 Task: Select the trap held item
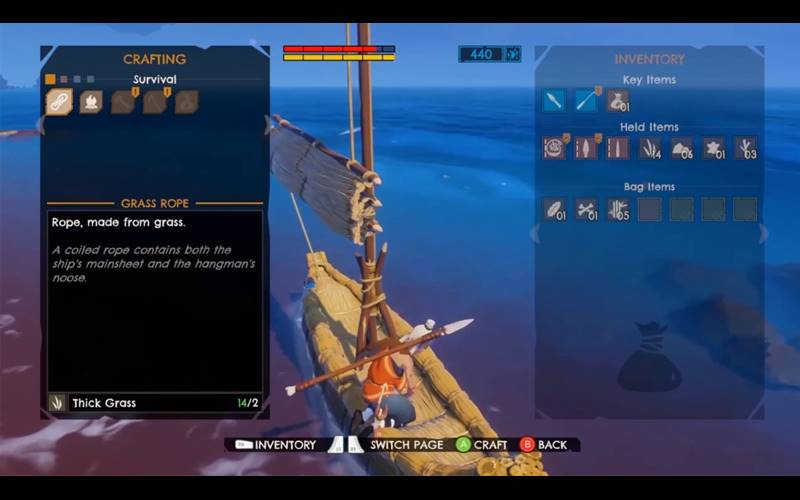[x=554, y=148]
